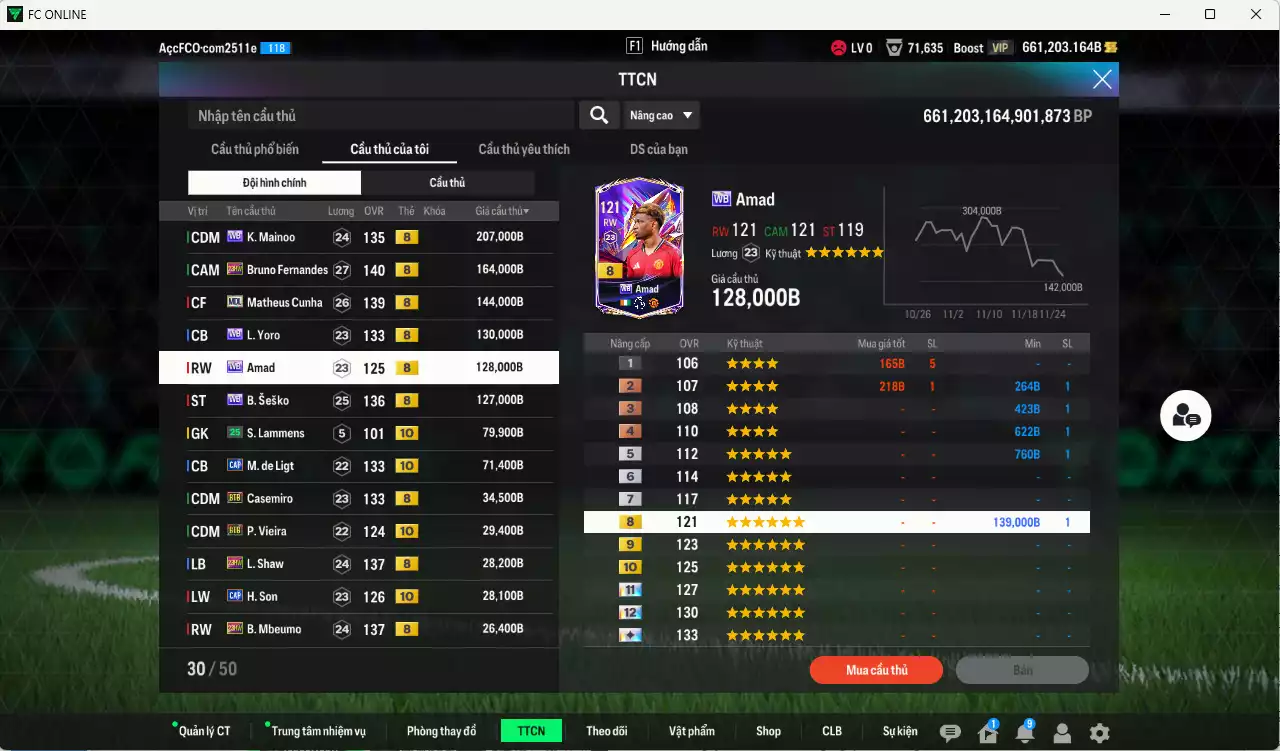The image size is (1280, 751).
Task: Open the settings gear icon
Action: click(x=1100, y=731)
